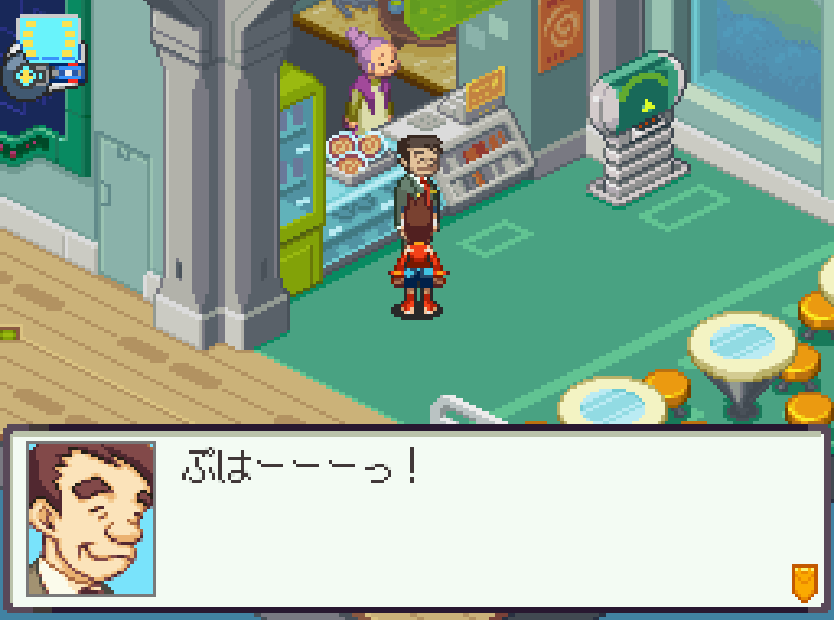Open the handheld device menu icon
This screenshot has width=834, height=620.
pyautogui.click(x=45, y=55)
